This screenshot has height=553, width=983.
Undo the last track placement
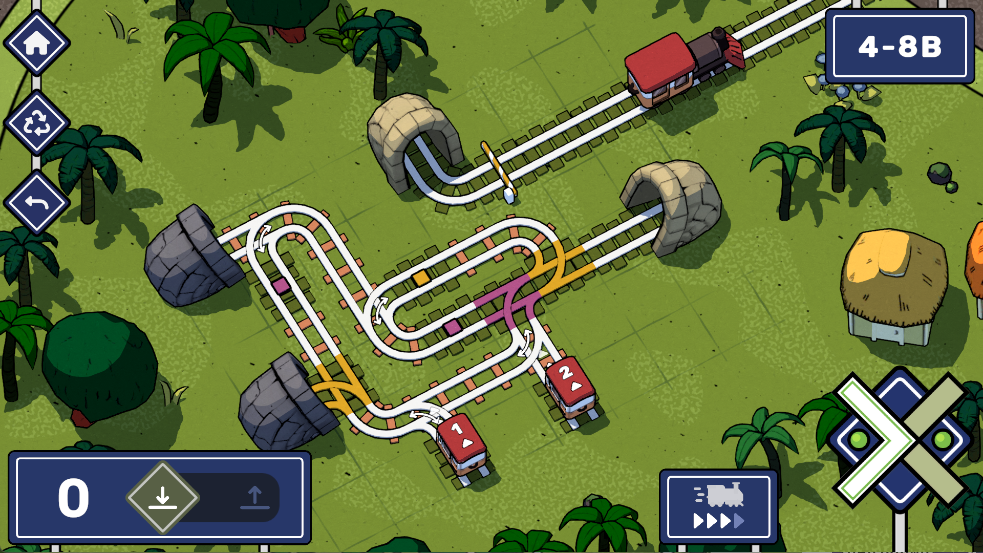37,202
